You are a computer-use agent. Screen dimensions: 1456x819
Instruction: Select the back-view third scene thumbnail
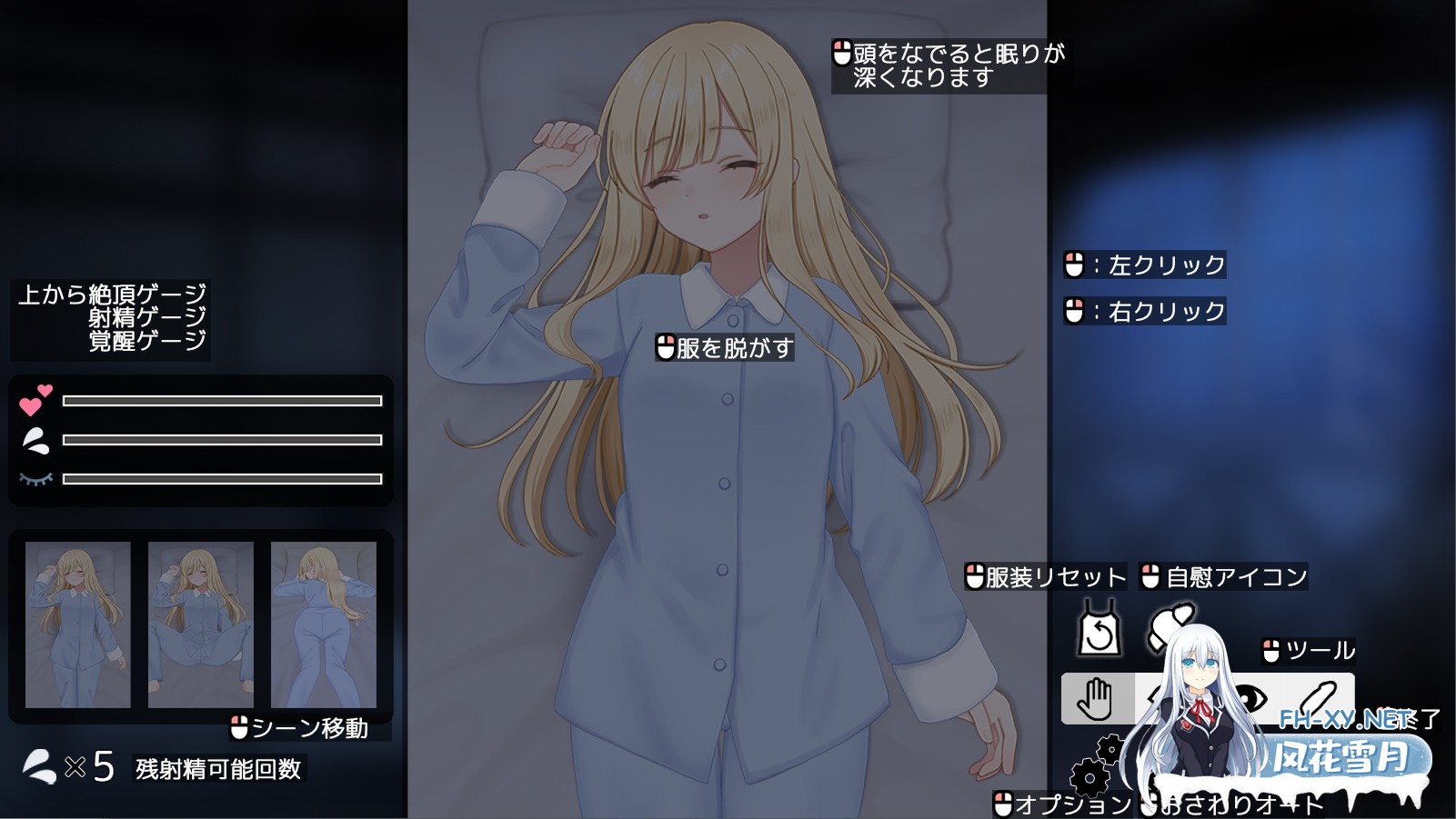[325, 624]
